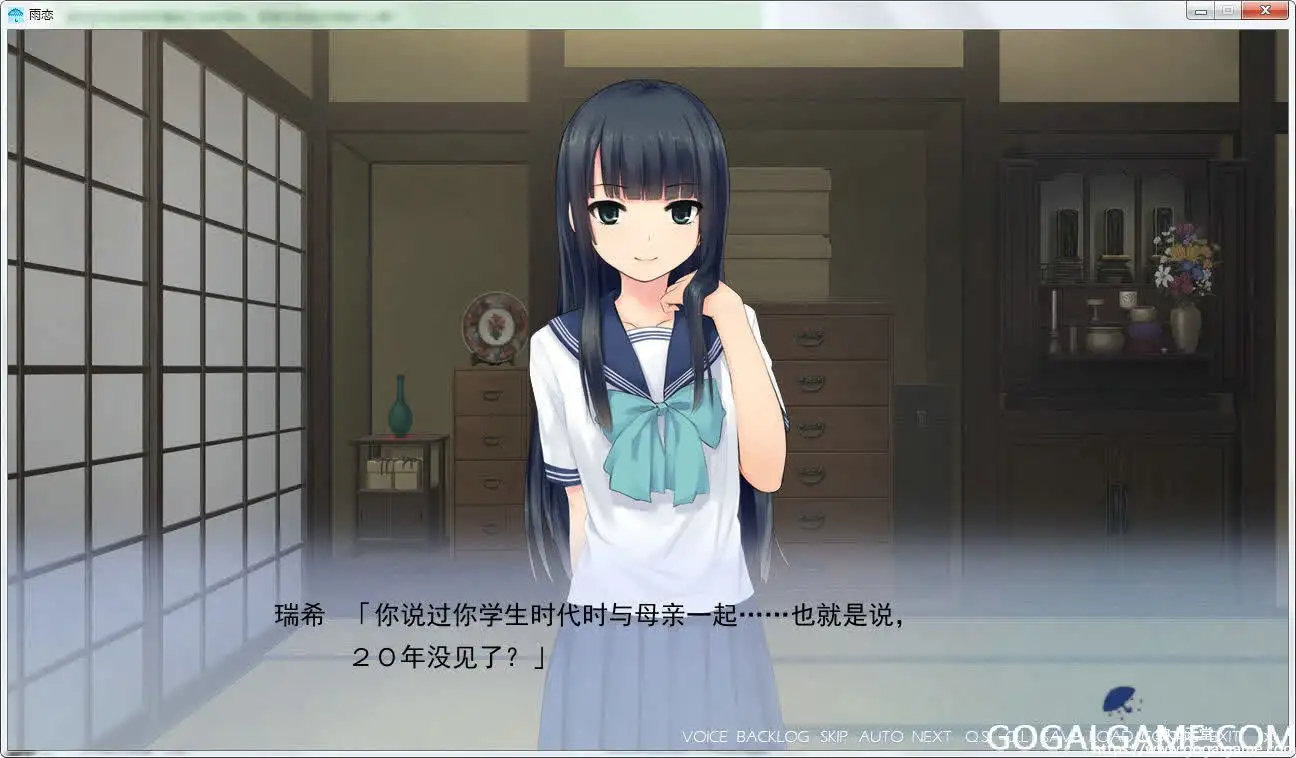Advance the dialogue with NEXT

(929, 737)
